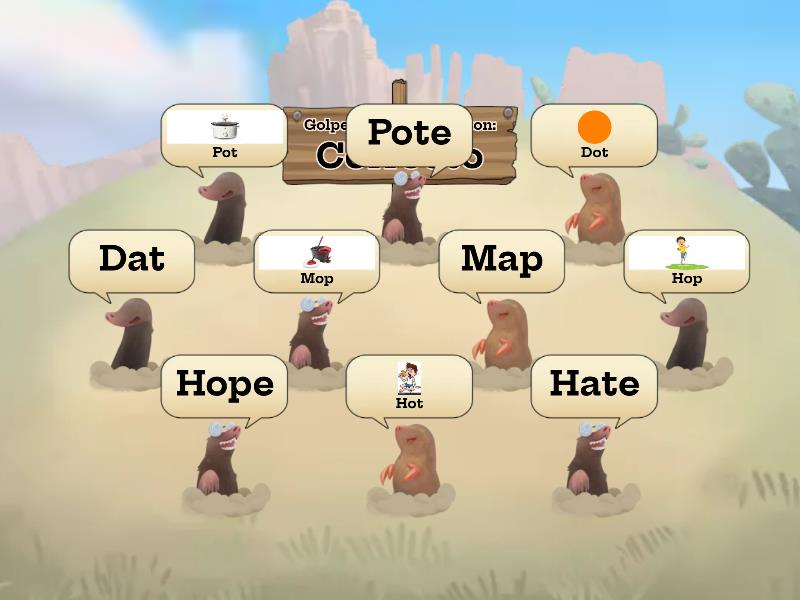
Task: Whack the mole labeled Pot
Action: click(223, 210)
